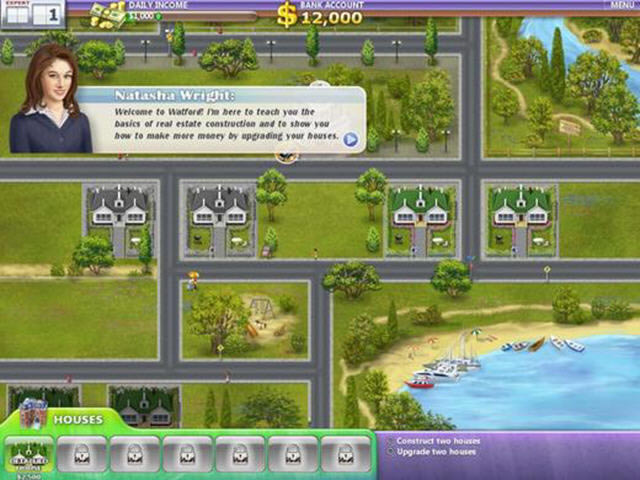Image resolution: width=640 pixels, height=480 pixels.
Task: Open the Menu in the top bar
Action: [x=620, y=5]
